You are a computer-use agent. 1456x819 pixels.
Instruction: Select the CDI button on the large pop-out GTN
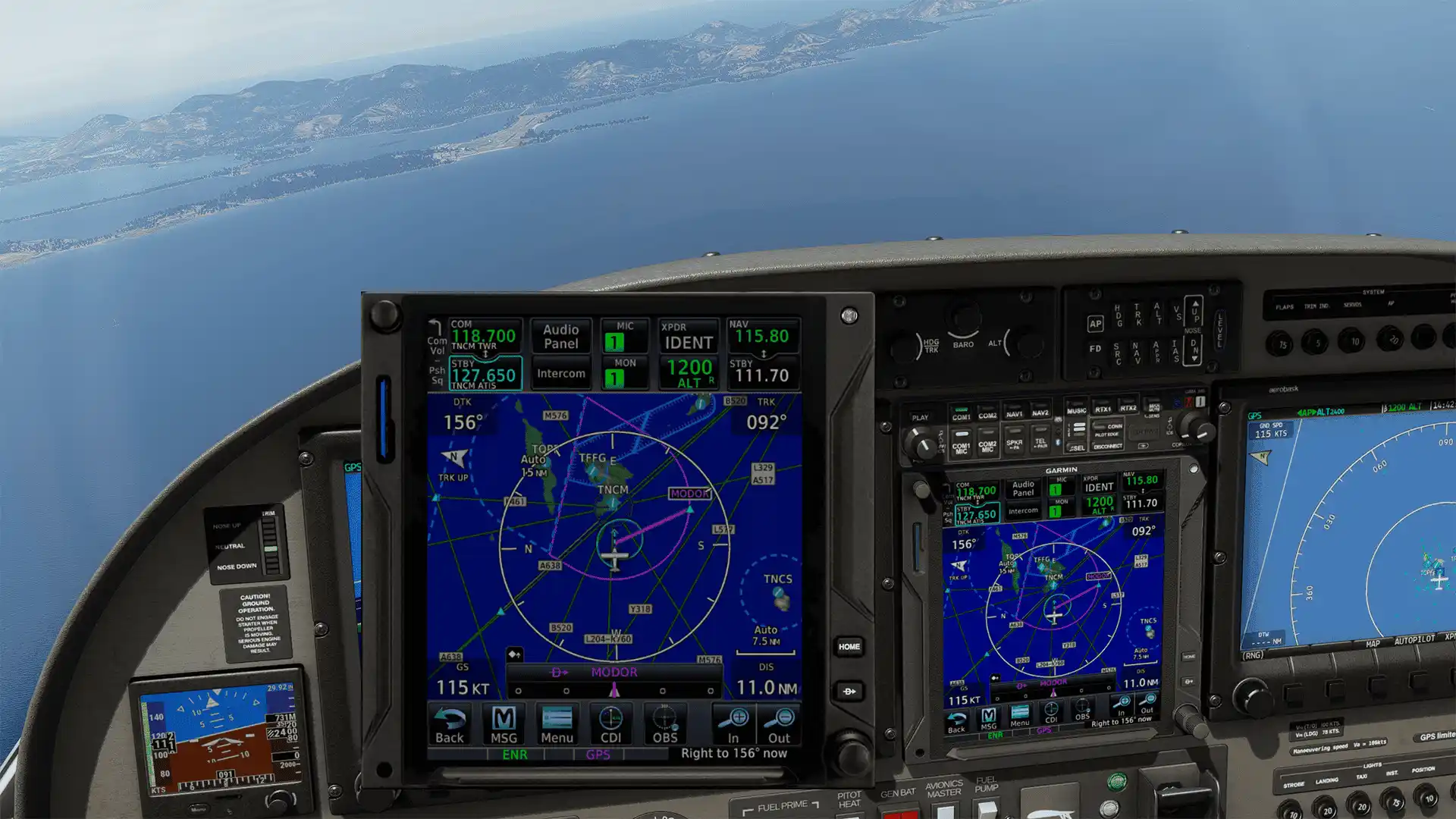610,725
